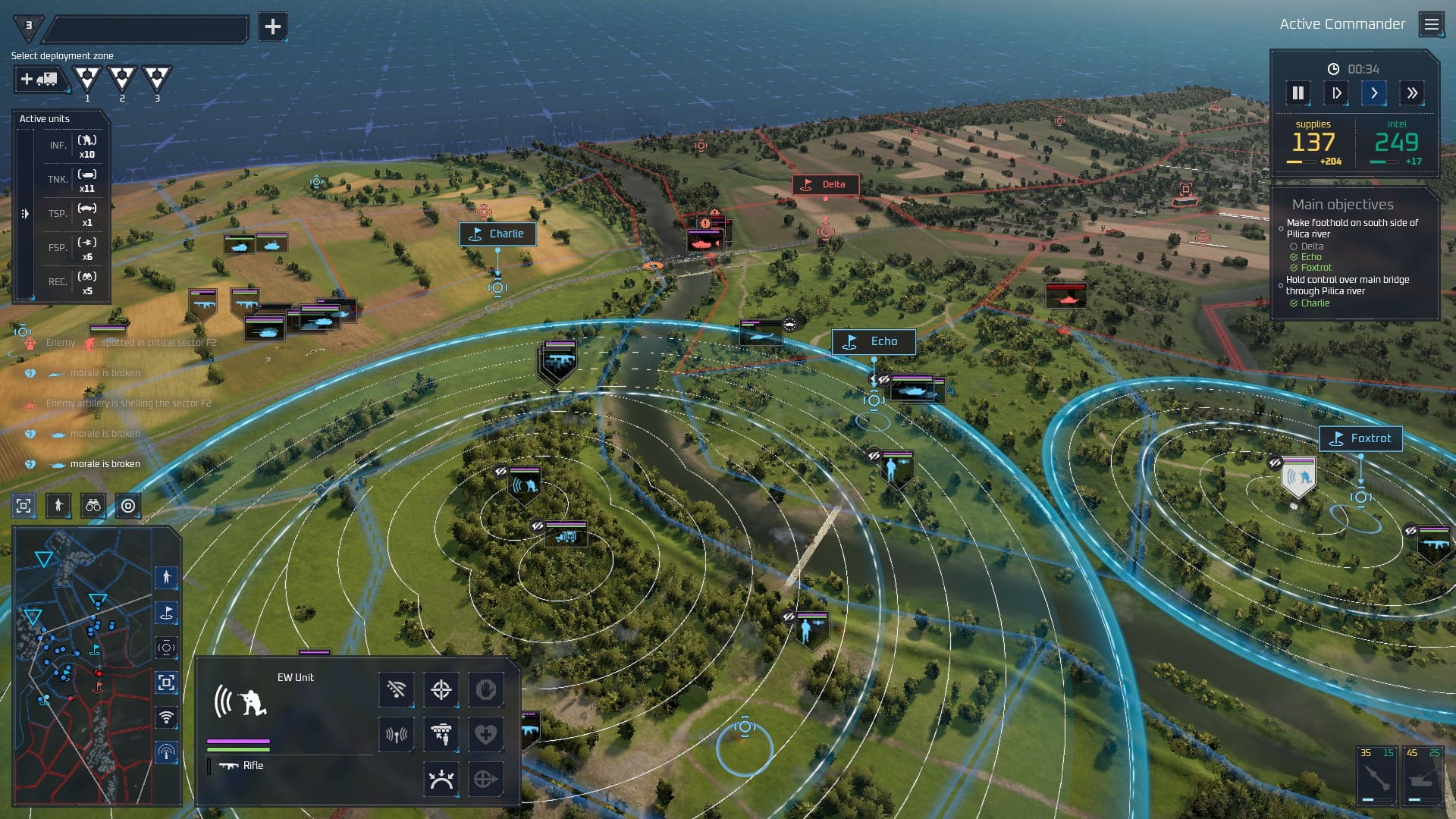Open the hamburger menu beside Active Commander
This screenshot has width=1456, height=819.
1431,24
